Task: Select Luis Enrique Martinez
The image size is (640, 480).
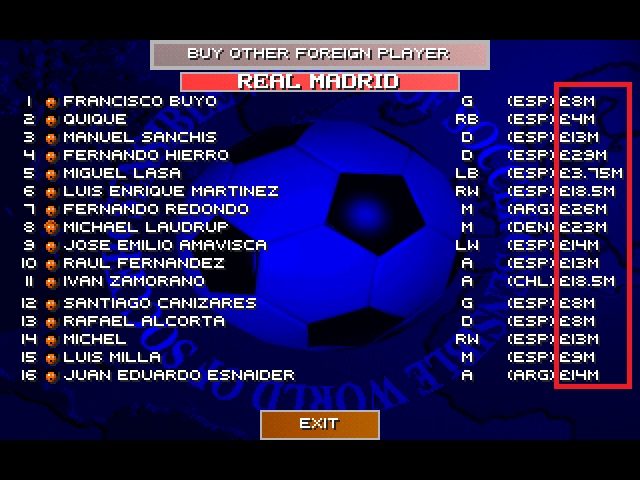Action: [170, 191]
